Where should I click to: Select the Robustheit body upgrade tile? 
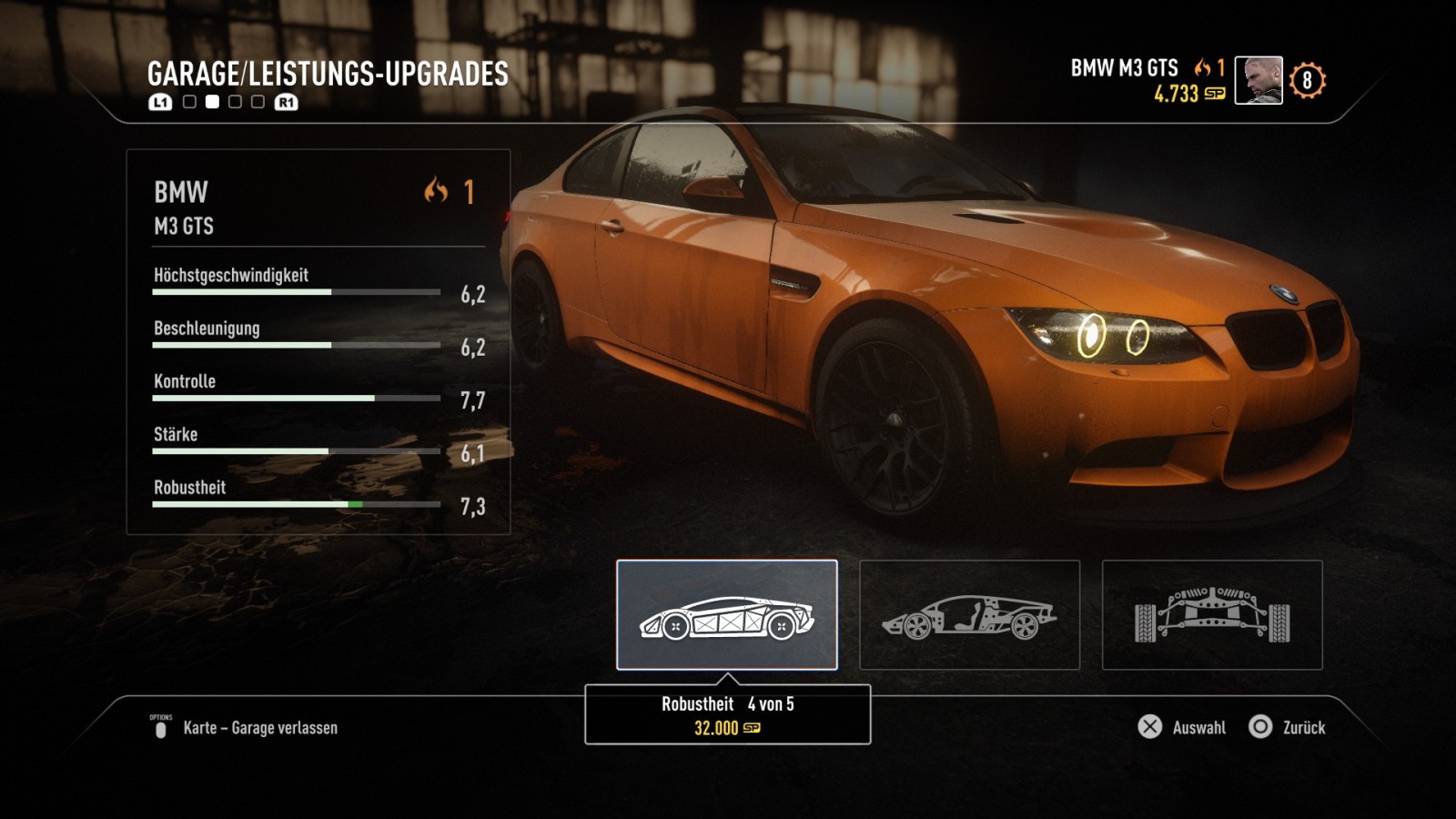tap(726, 615)
